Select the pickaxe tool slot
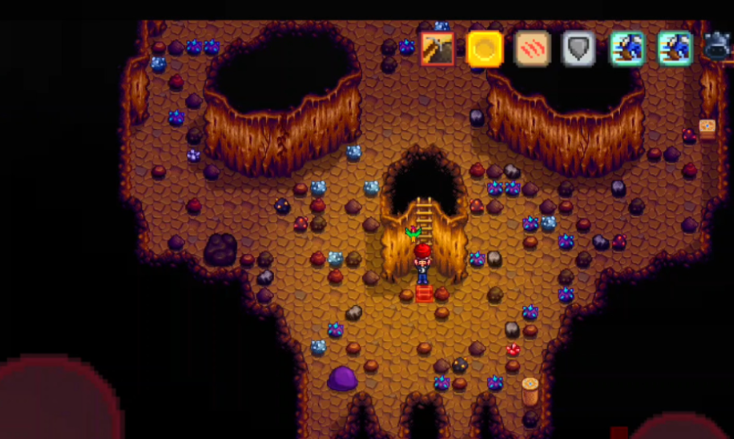Image resolution: width=734 pixels, height=439 pixels. point(437,48)
